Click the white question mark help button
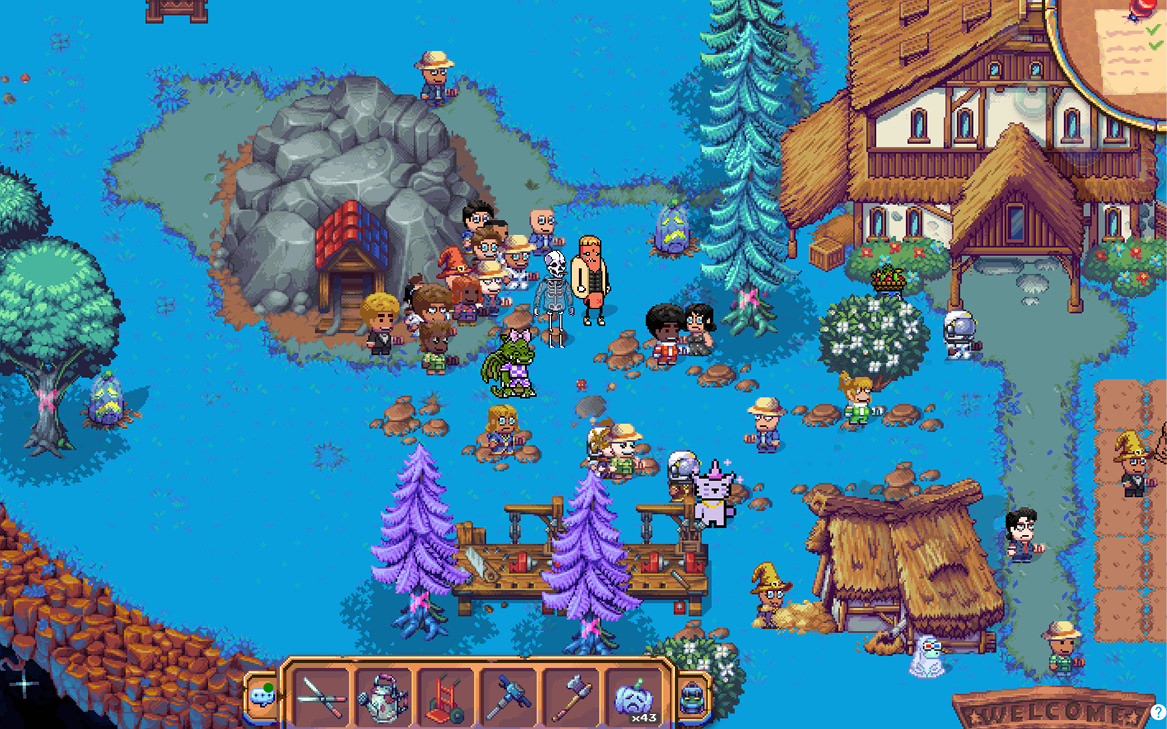Screen dimensions: 1167x729 (x=1158, y=712)
